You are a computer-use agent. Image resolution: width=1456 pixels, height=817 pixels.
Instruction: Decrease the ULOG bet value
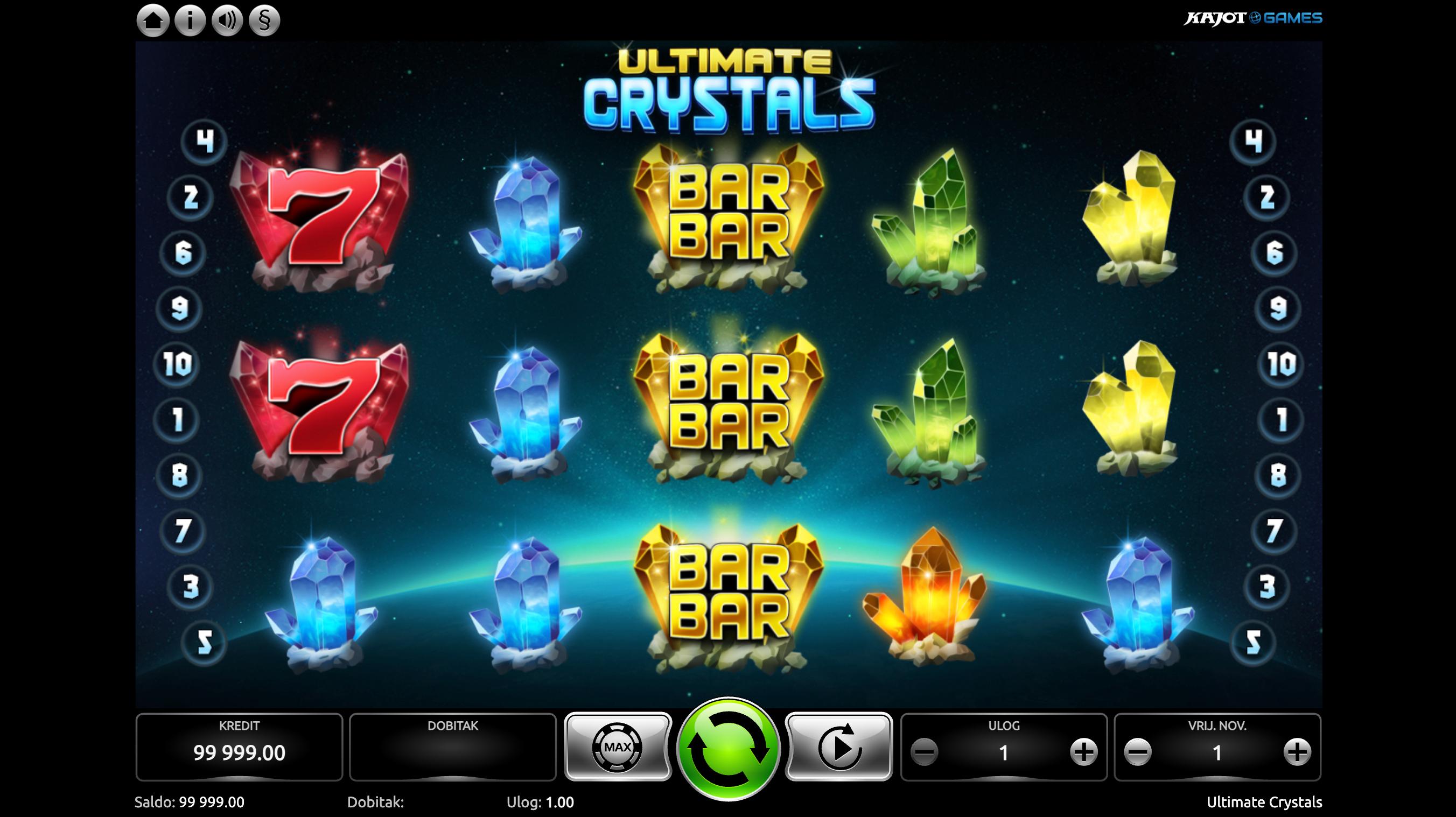tap(925, 752)
